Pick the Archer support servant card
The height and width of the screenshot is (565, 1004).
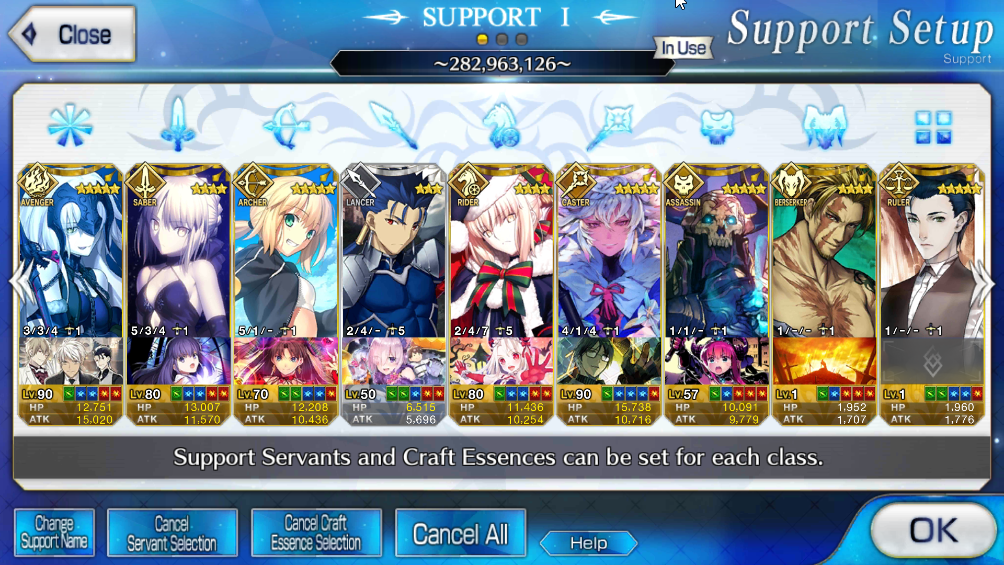pos(286,260)
